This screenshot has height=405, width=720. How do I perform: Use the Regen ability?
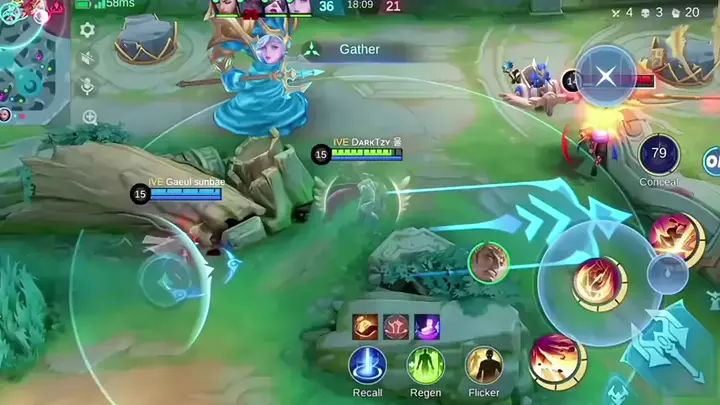pos(425,365)
